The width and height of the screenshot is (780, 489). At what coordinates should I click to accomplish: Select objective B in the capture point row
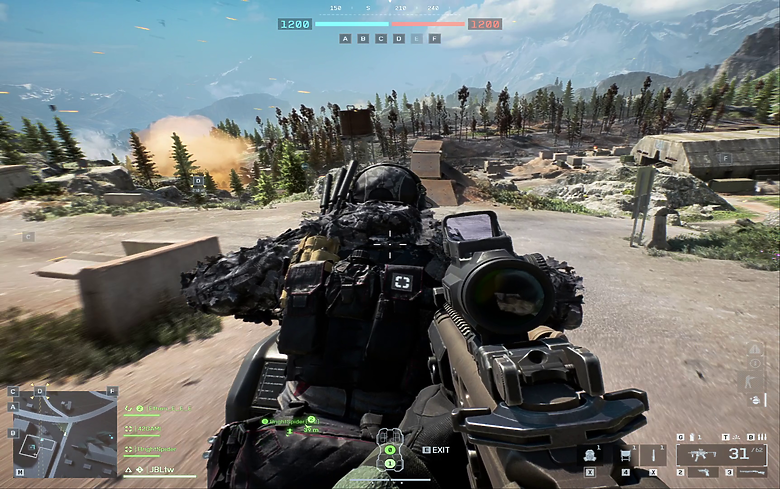point(363,39)
